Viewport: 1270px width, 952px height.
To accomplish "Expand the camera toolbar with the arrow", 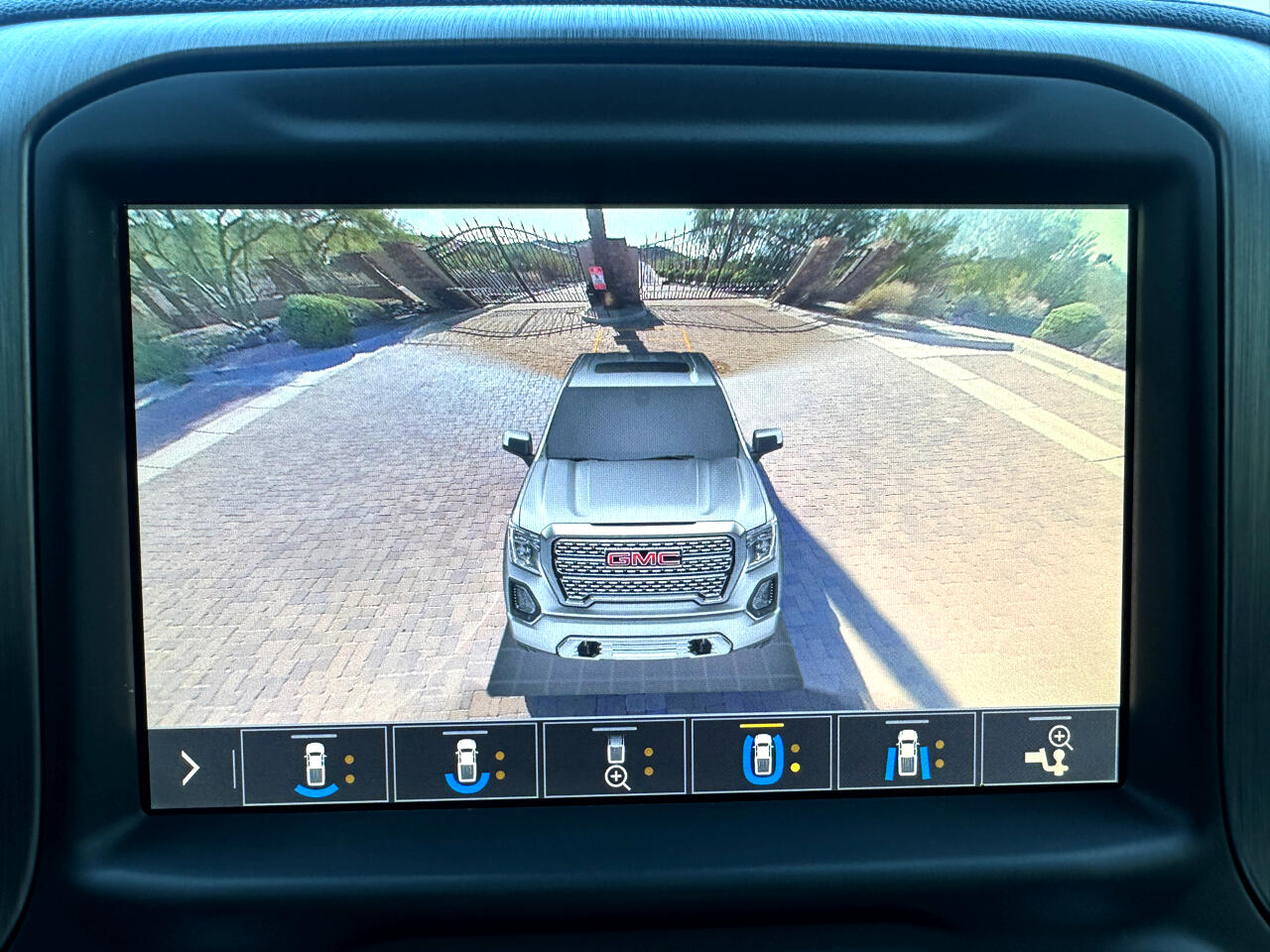I will click(x=190, y=768).
